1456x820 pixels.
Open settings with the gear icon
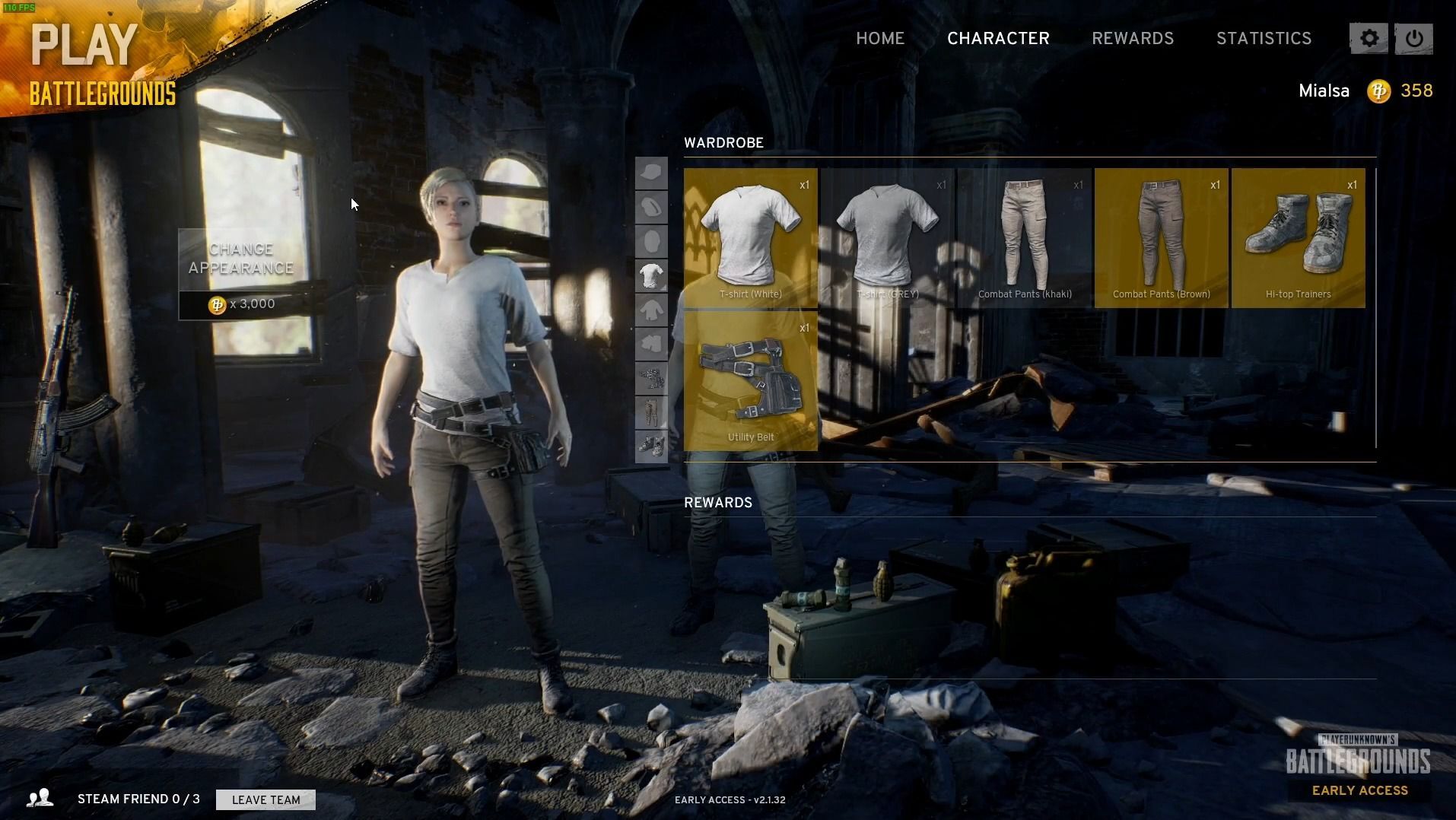[1369, 39]
